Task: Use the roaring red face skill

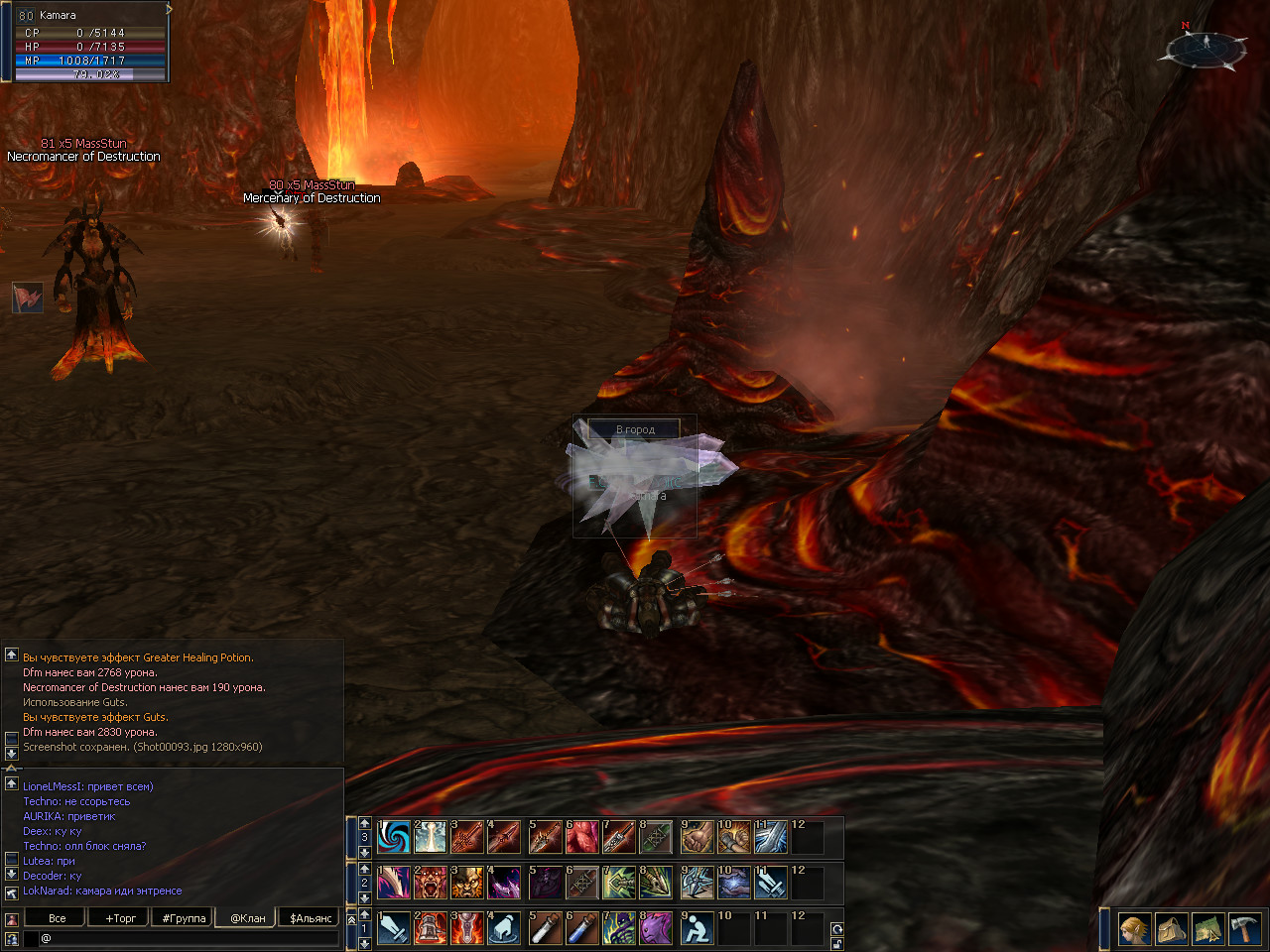Action: tap(431, 883)
